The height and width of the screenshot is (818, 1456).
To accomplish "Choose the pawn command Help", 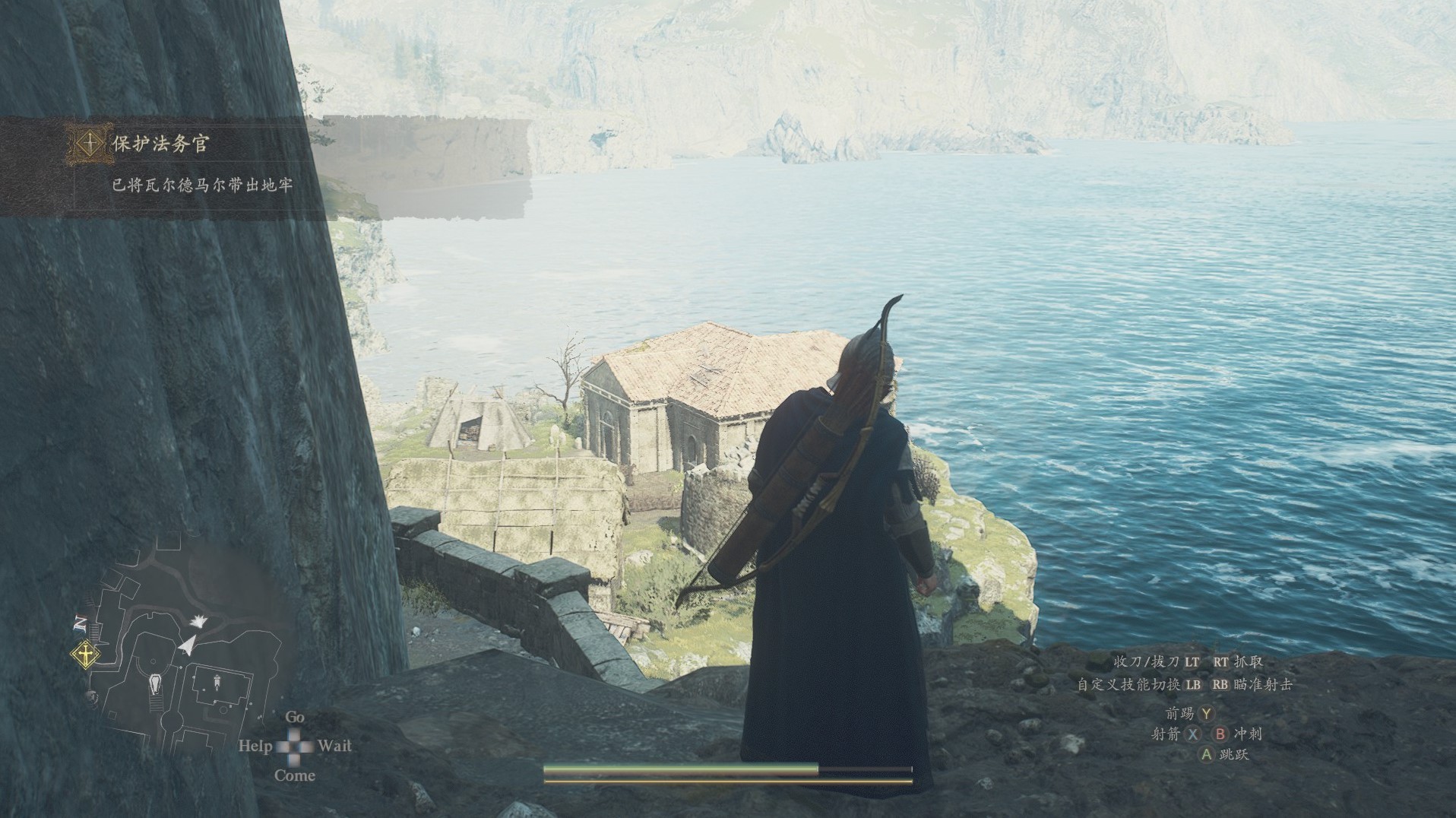I will (x=255, y=746).
